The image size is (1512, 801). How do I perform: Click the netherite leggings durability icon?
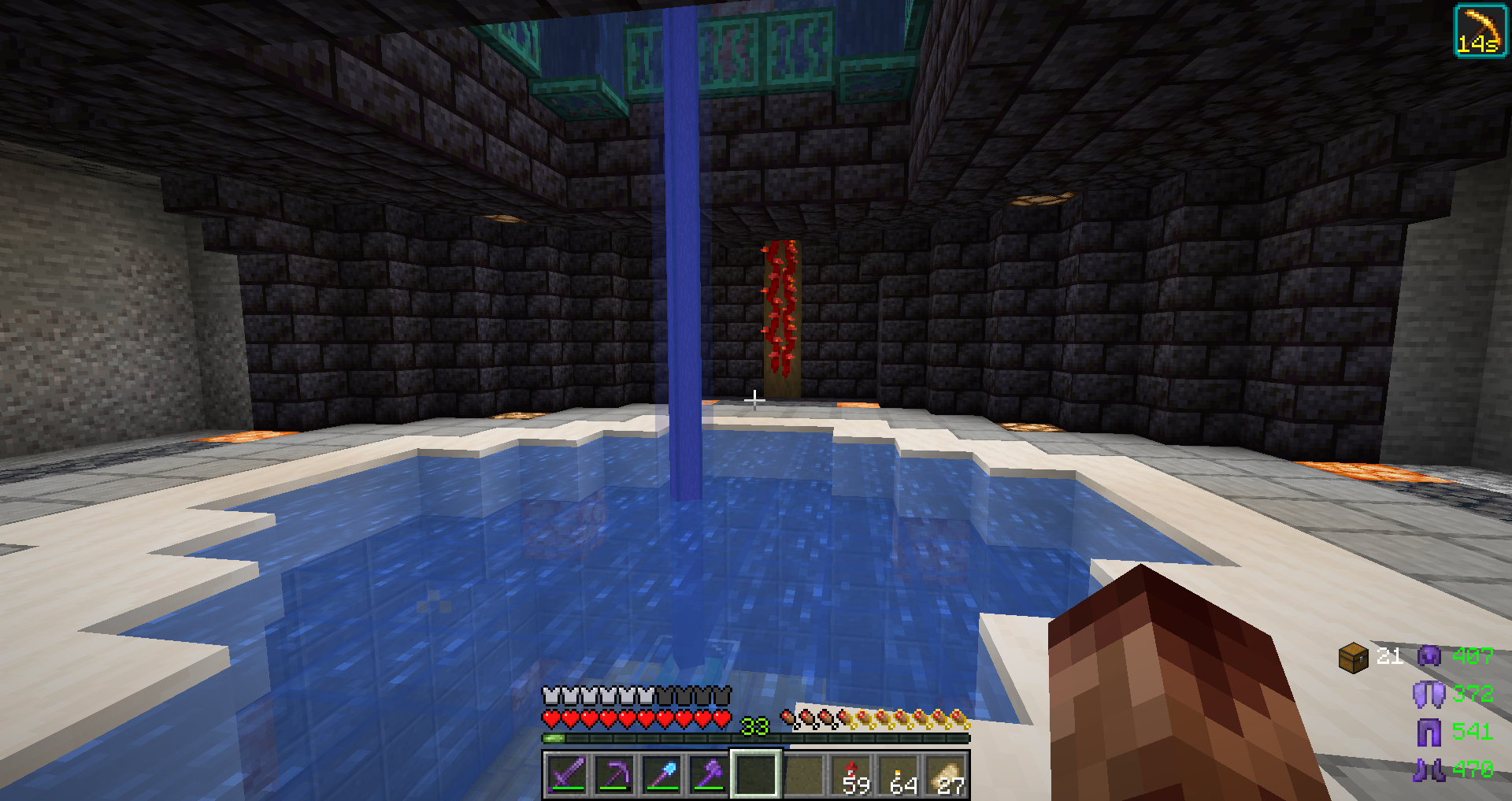[1429, 732]
